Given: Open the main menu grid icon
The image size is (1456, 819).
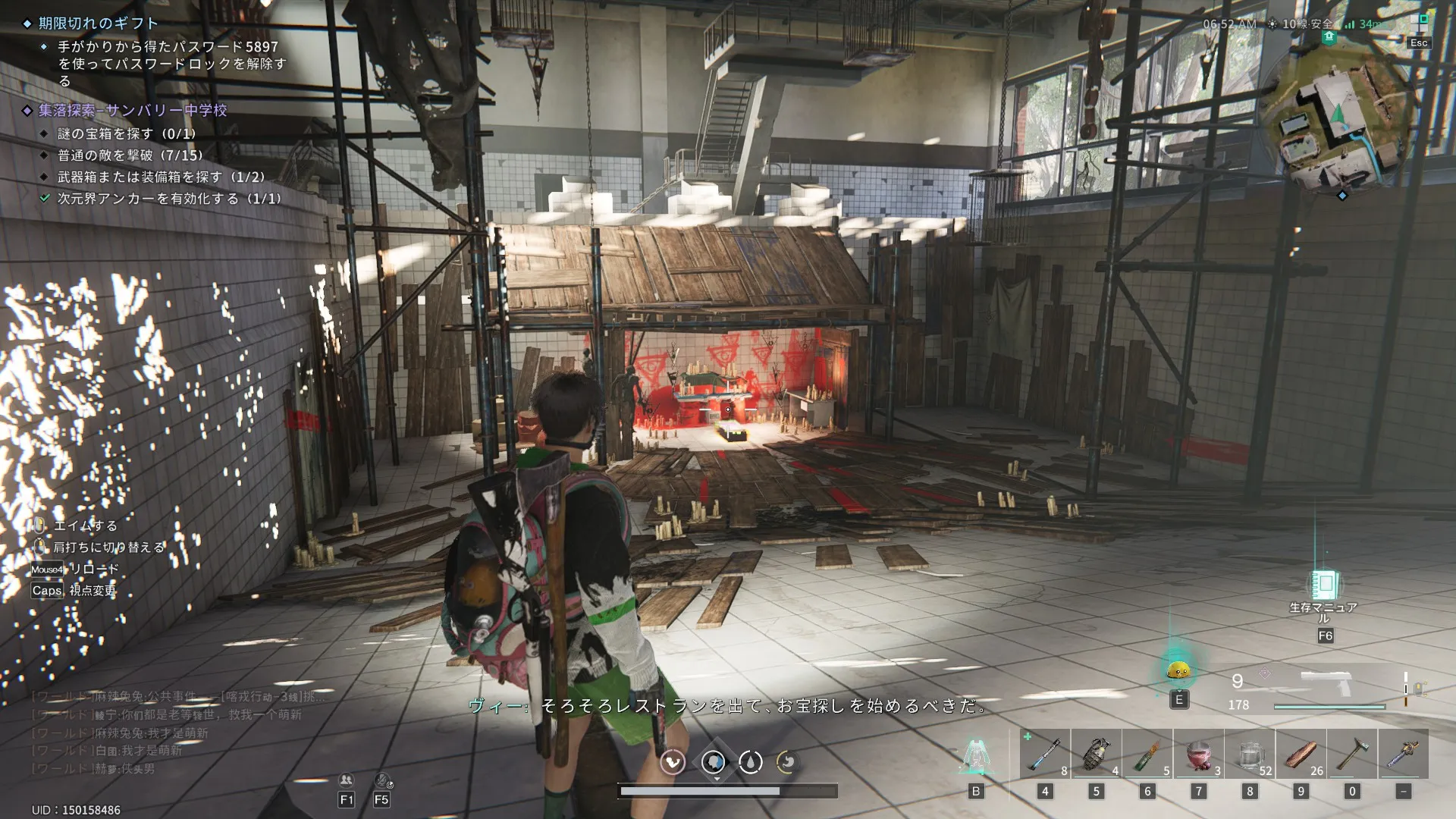Looking at the screenshot, I should [1419, 22].
